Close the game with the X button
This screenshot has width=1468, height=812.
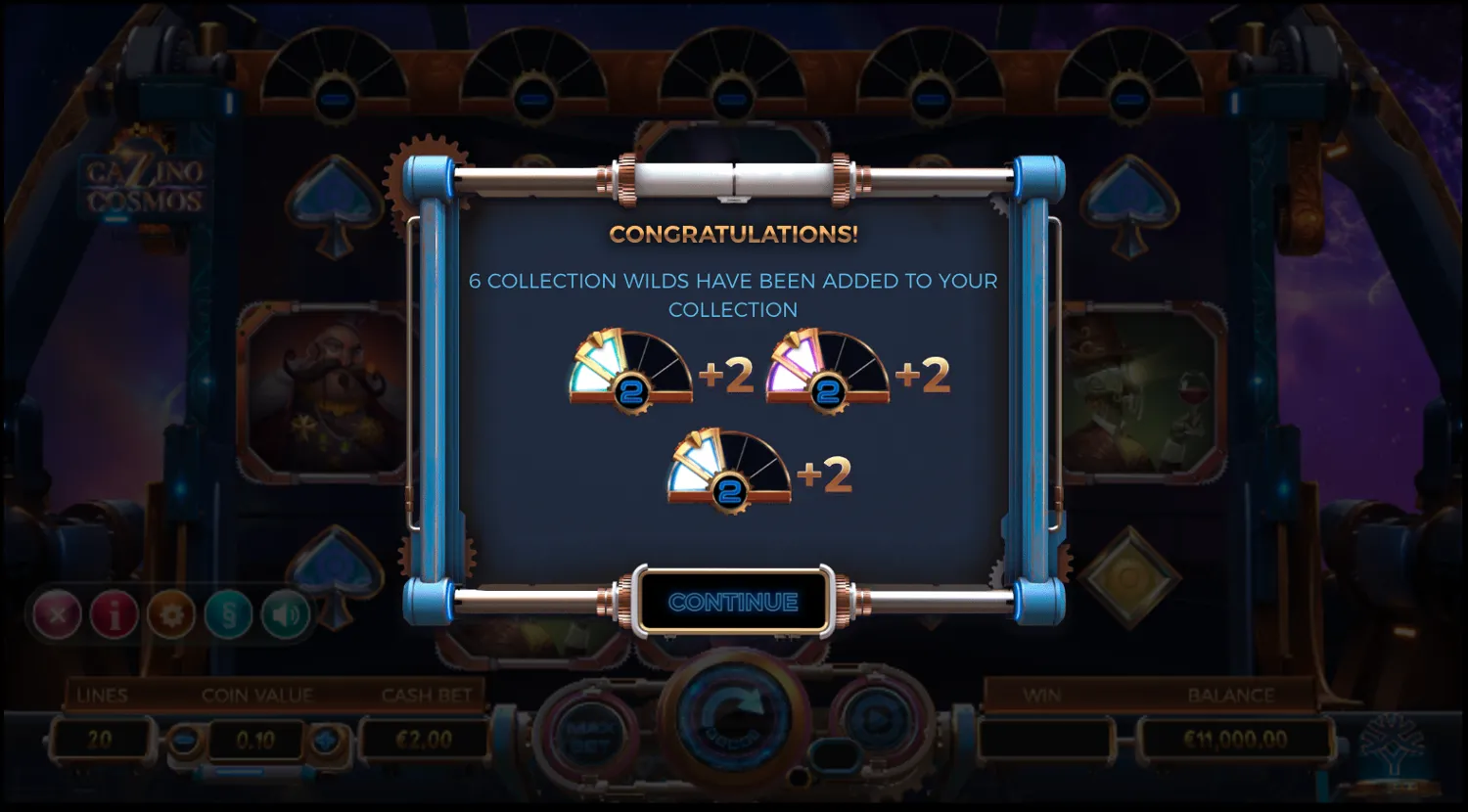[59, 614]
